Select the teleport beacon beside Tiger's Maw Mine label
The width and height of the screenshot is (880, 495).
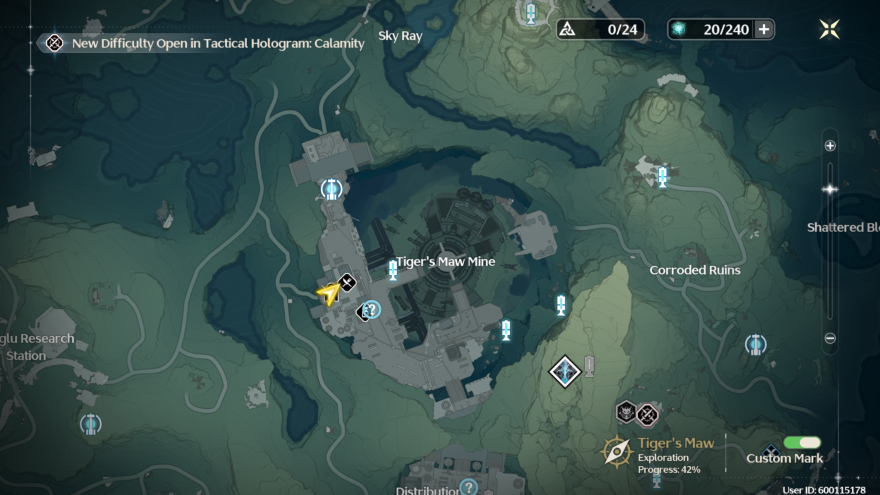tap(393, 270)
